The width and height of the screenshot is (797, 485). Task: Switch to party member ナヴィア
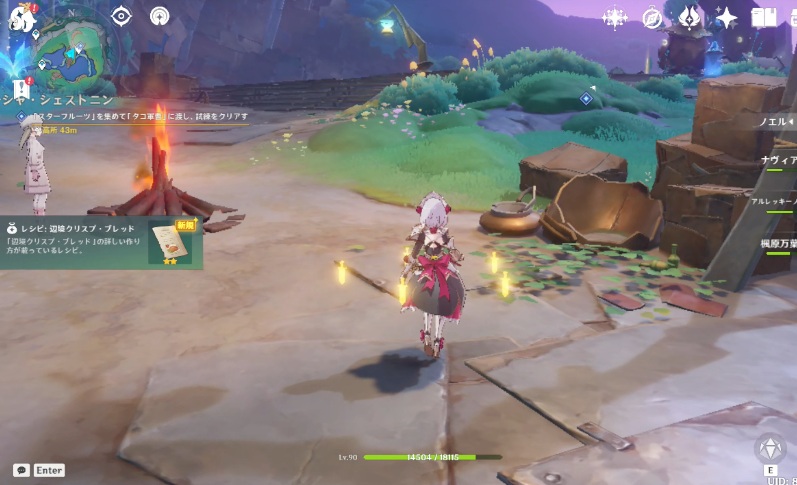[x=776, y=160]
